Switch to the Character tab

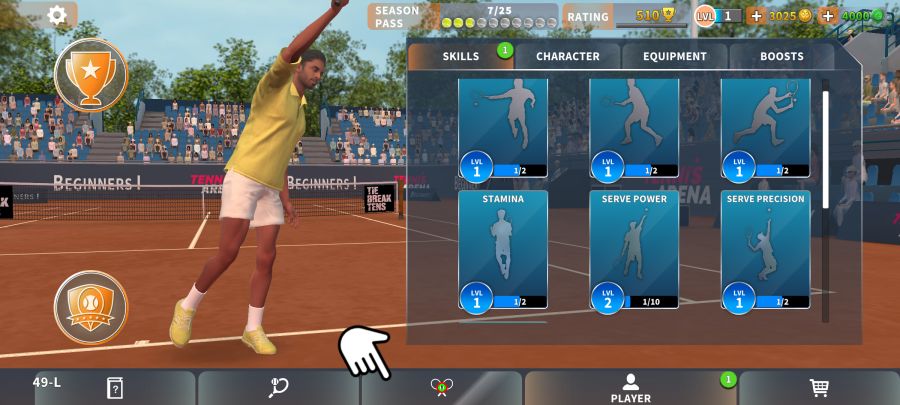[567, 57]
